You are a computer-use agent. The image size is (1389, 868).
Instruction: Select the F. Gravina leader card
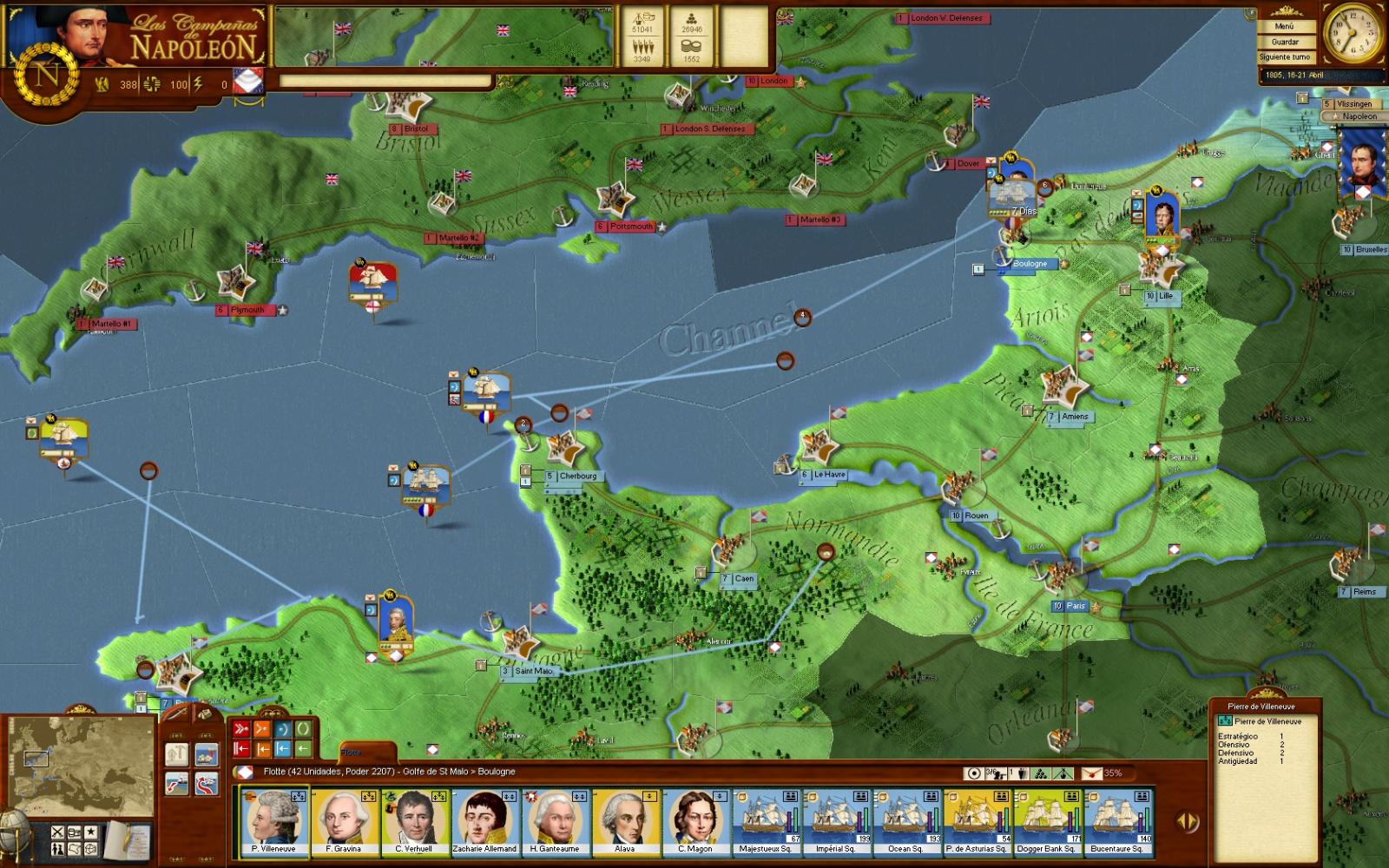pyautogui.click(x=344, y=821)
